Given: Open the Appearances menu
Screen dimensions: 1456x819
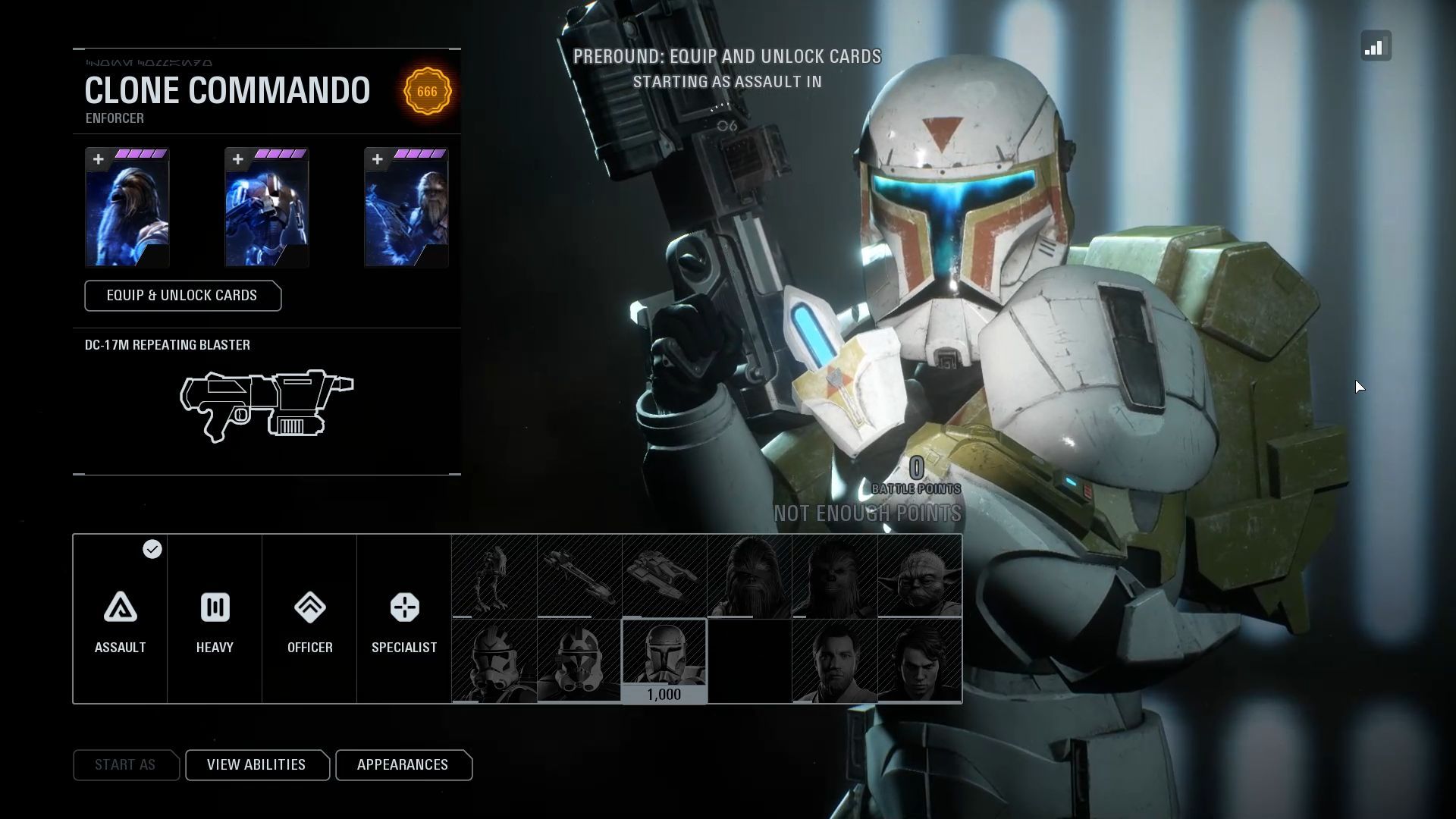Looking at the screenshot, I should 403,764.
